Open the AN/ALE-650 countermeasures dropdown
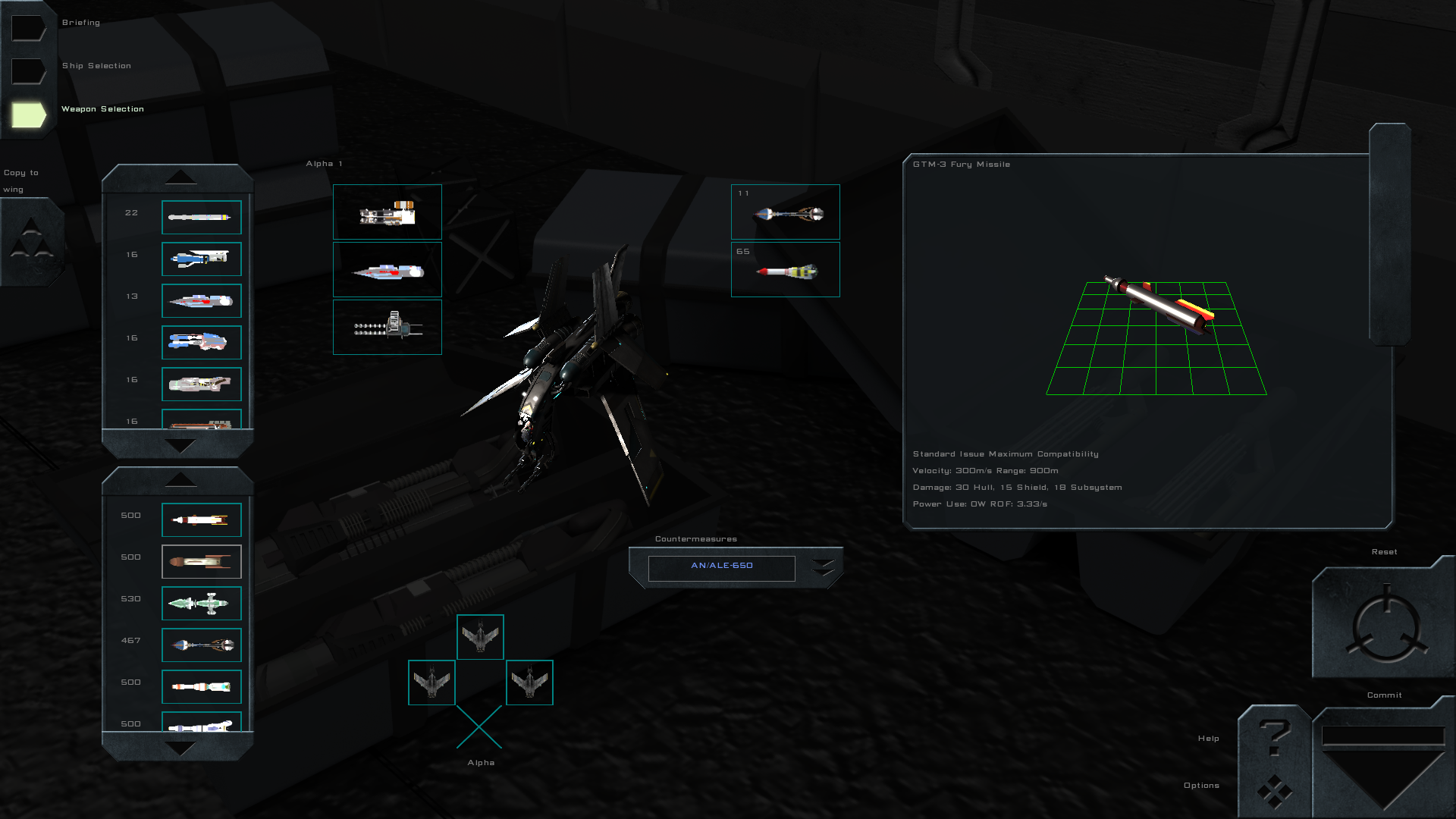The image size is (1456, 819). click(x=823, y=567)
